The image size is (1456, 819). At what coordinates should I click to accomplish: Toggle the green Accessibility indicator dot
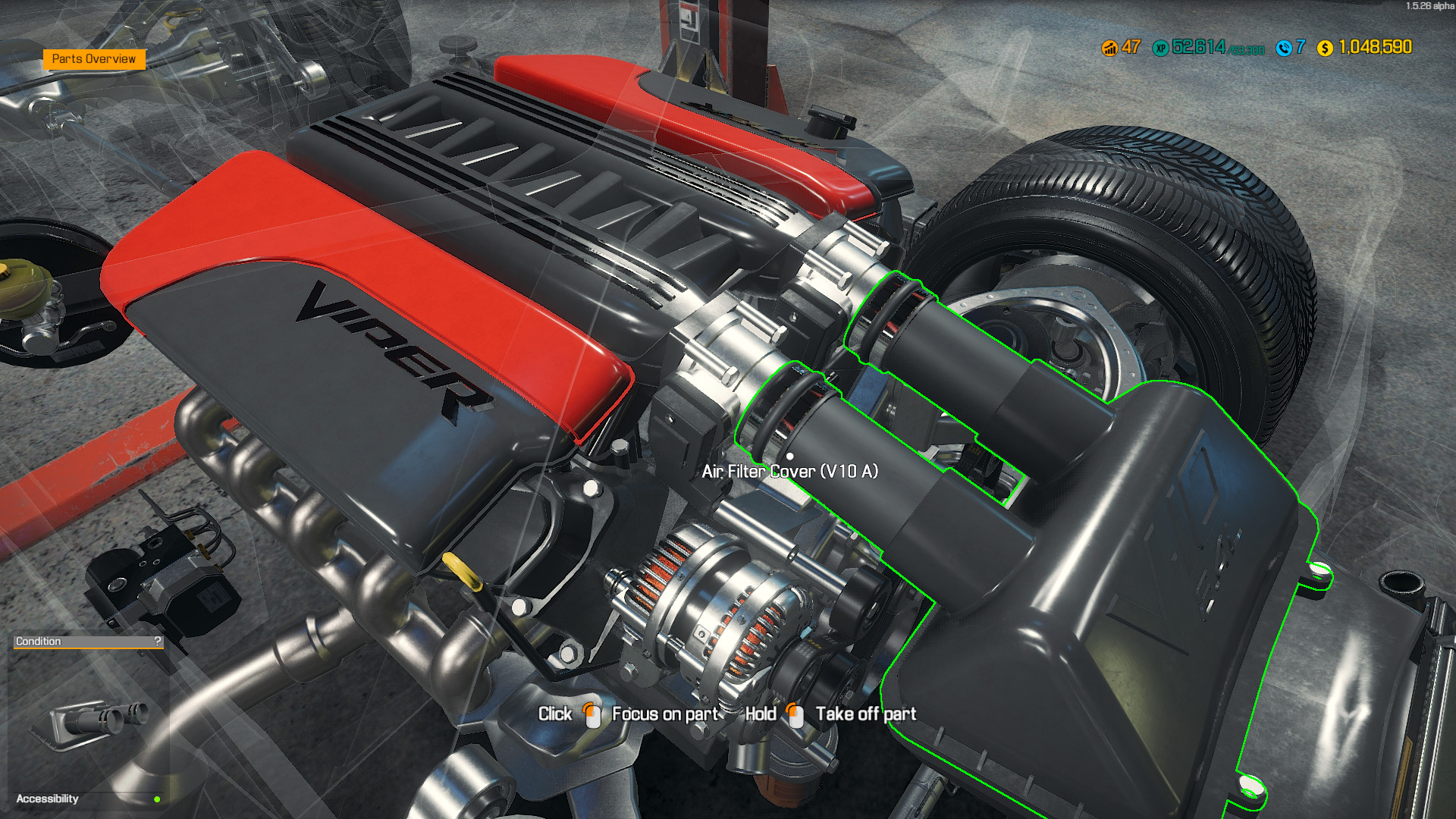pos(156,798)
